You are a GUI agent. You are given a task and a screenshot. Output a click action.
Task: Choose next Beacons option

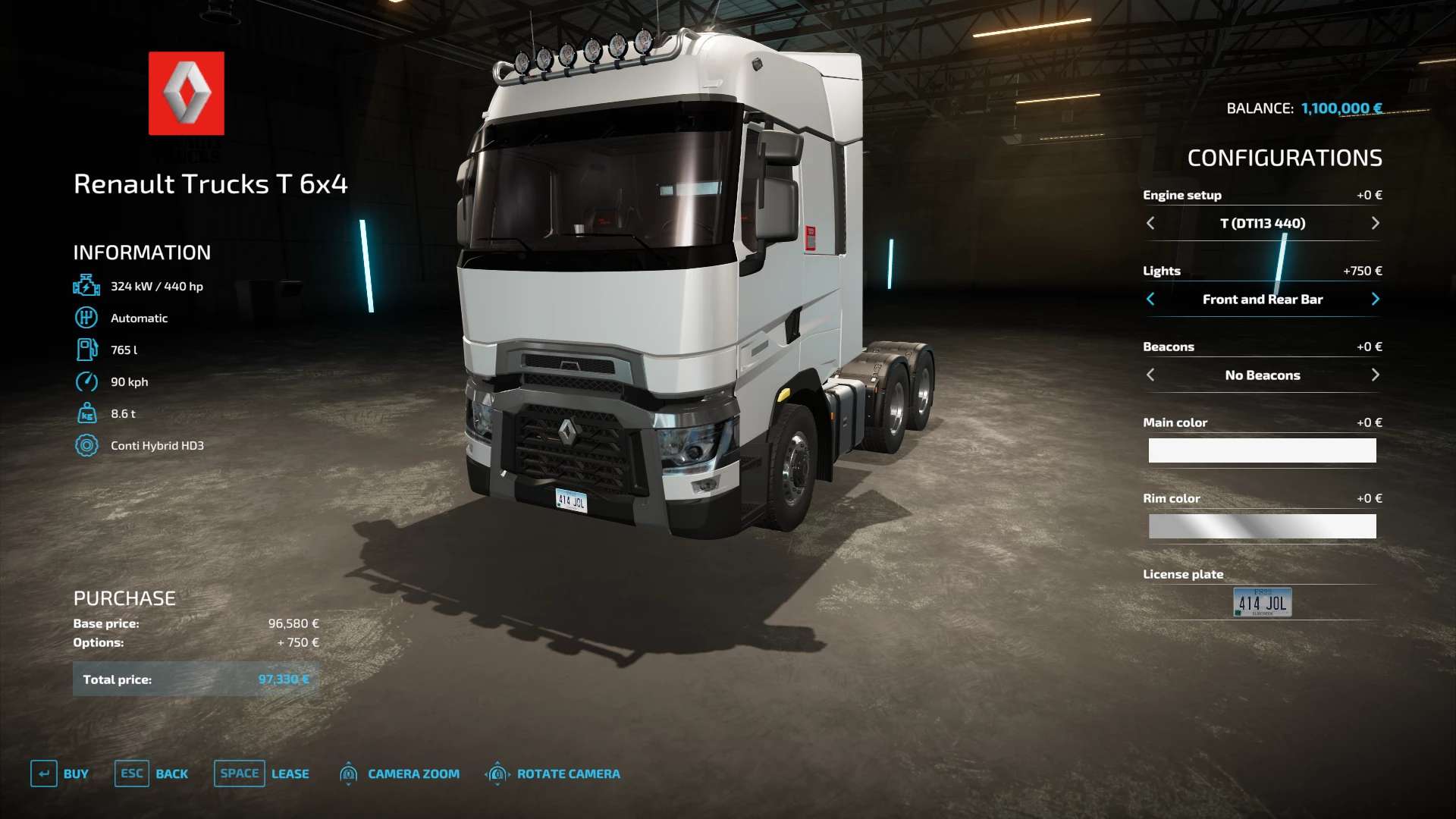click(x=1375, y=375)
